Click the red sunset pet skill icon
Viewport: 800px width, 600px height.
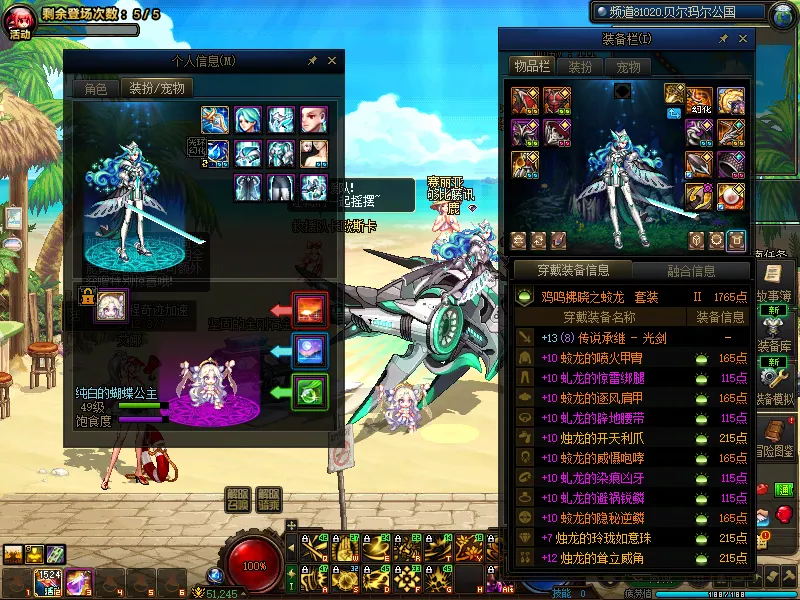(309, 310)
